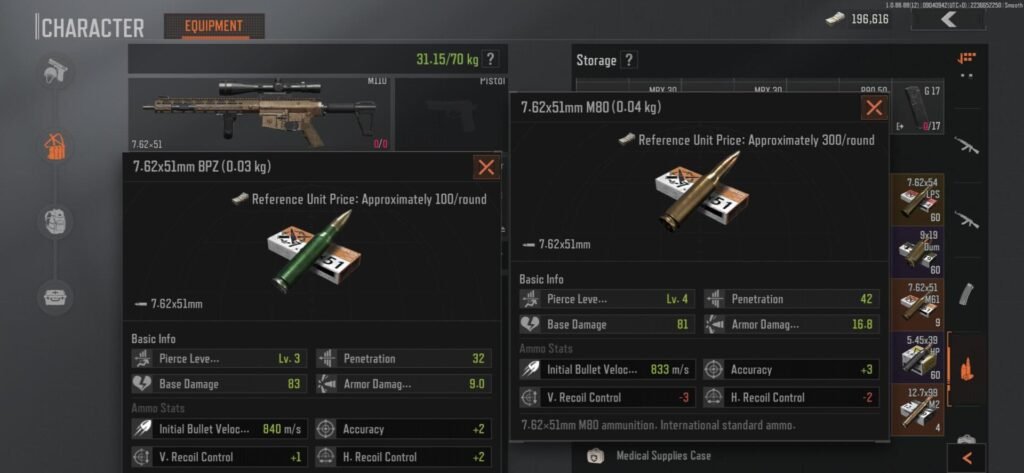Choose the 7.62x51 M61 ammo stack
Image resolution: width=1024 pixels, height=473 pixels.
coord(918,305)
